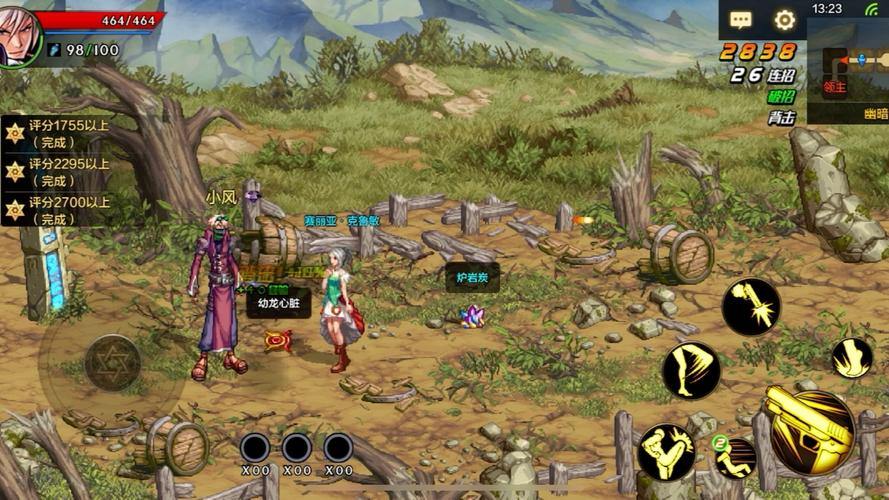Viewport: 889px width, 500px height.
Task: Activate the upward gun-strike skill
Action: 751,306
